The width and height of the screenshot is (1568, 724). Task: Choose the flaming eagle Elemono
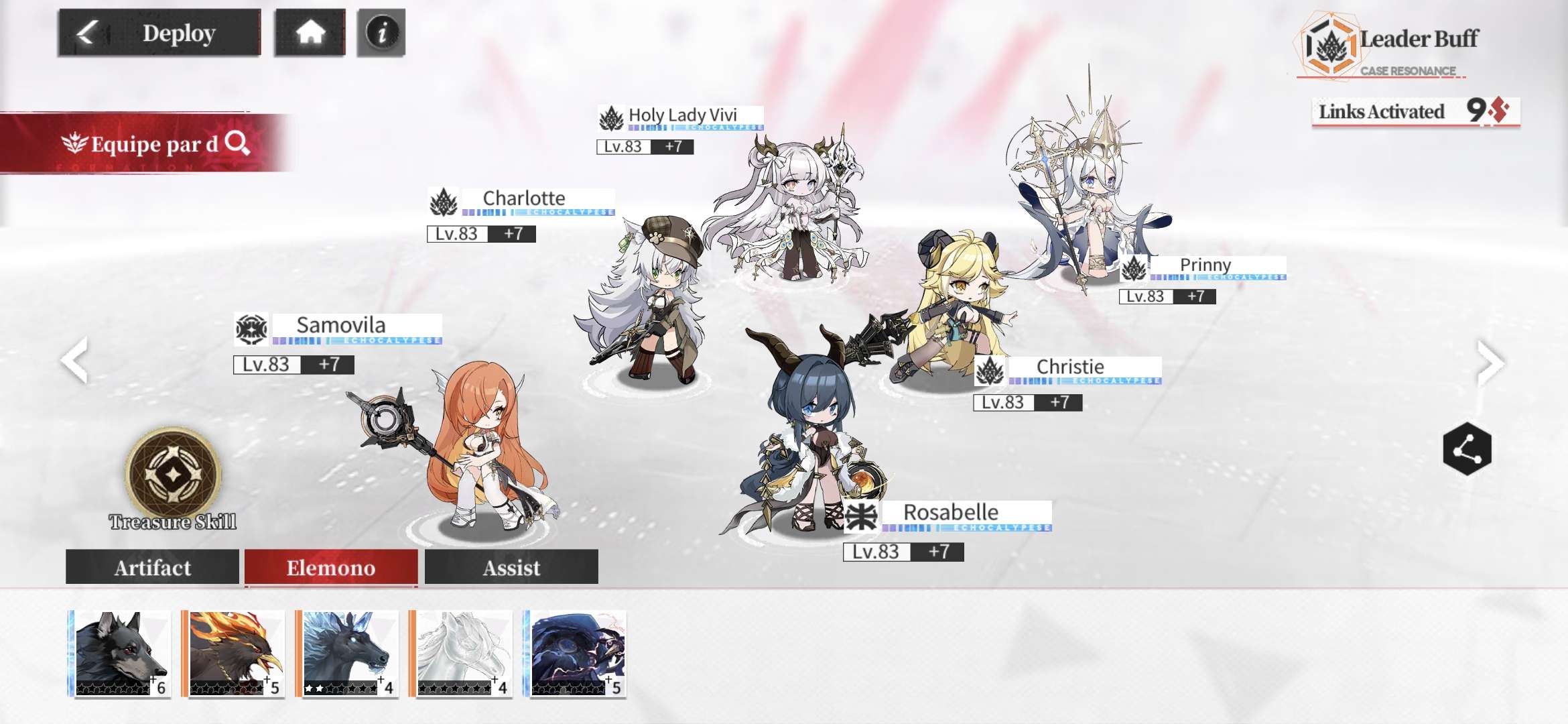tap(235, 654)
